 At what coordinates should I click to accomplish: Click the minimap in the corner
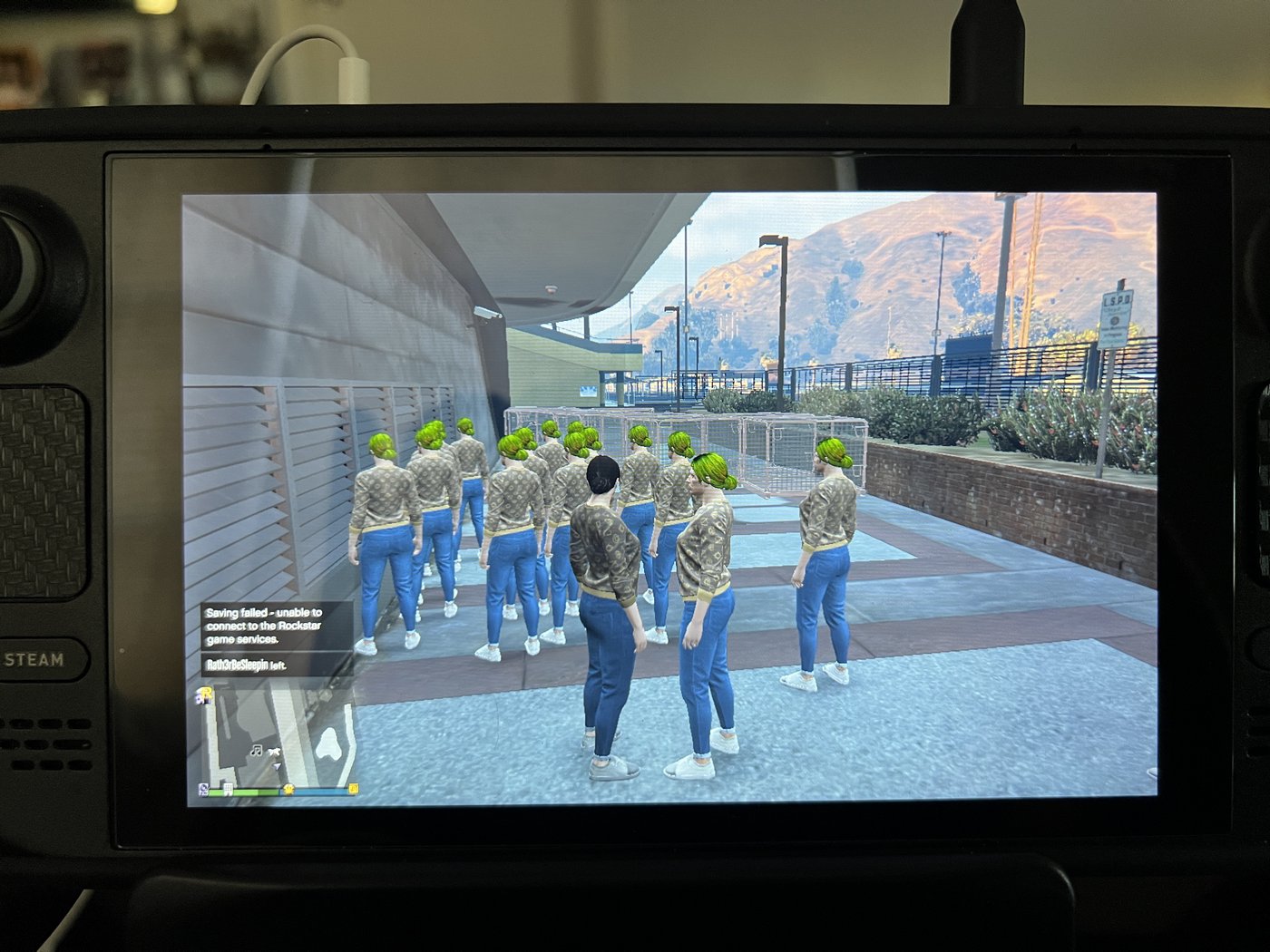pyautogui.click(x=276, y=736)
